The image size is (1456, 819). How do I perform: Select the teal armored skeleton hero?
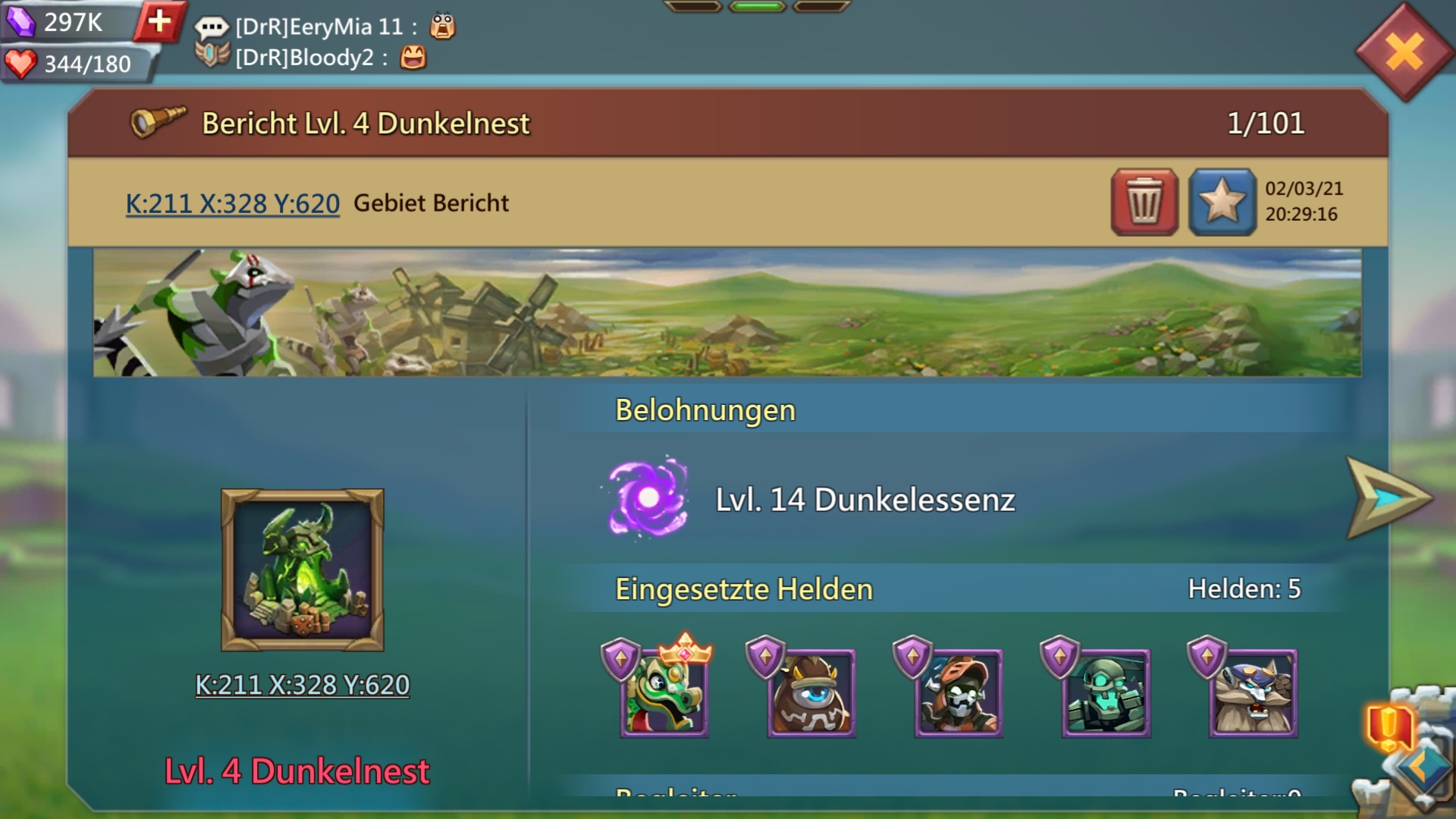click(x=1105, y=692)
